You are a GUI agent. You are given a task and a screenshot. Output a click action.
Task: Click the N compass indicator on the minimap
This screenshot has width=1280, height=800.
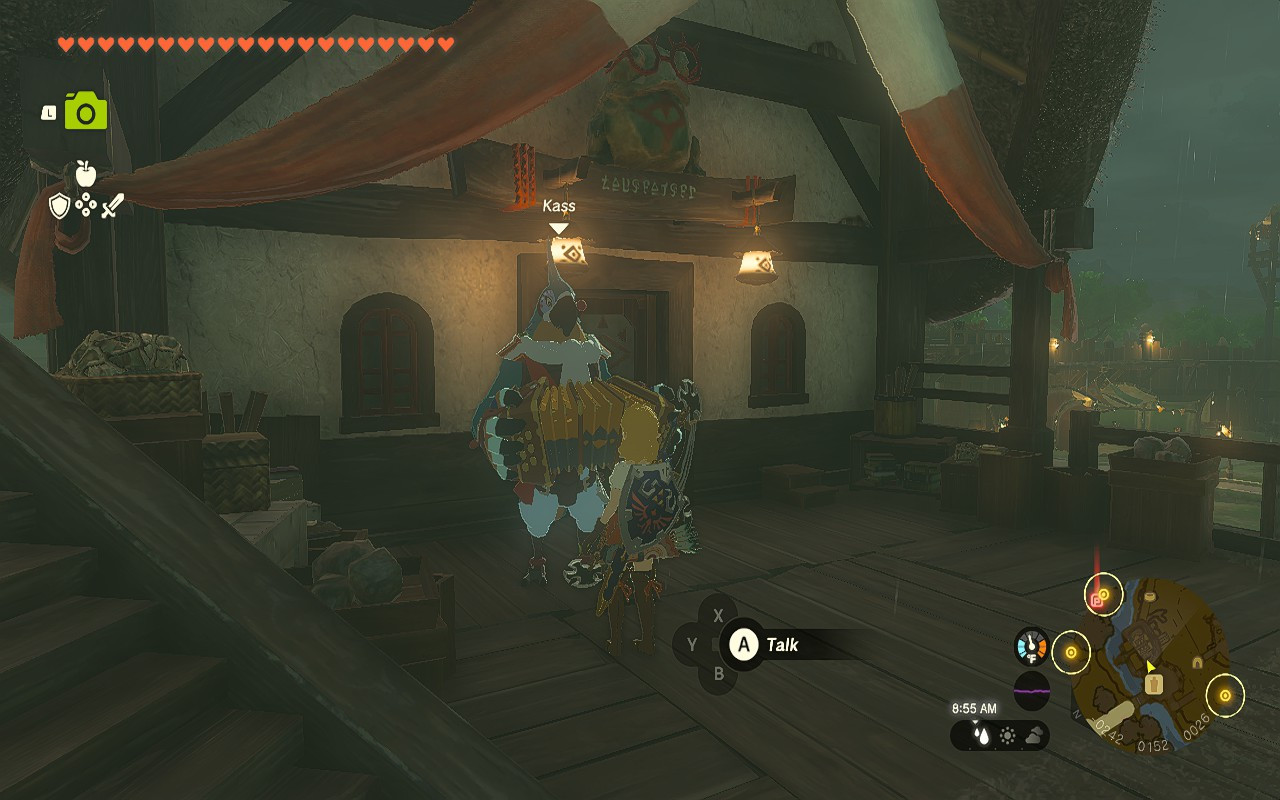1077,713
